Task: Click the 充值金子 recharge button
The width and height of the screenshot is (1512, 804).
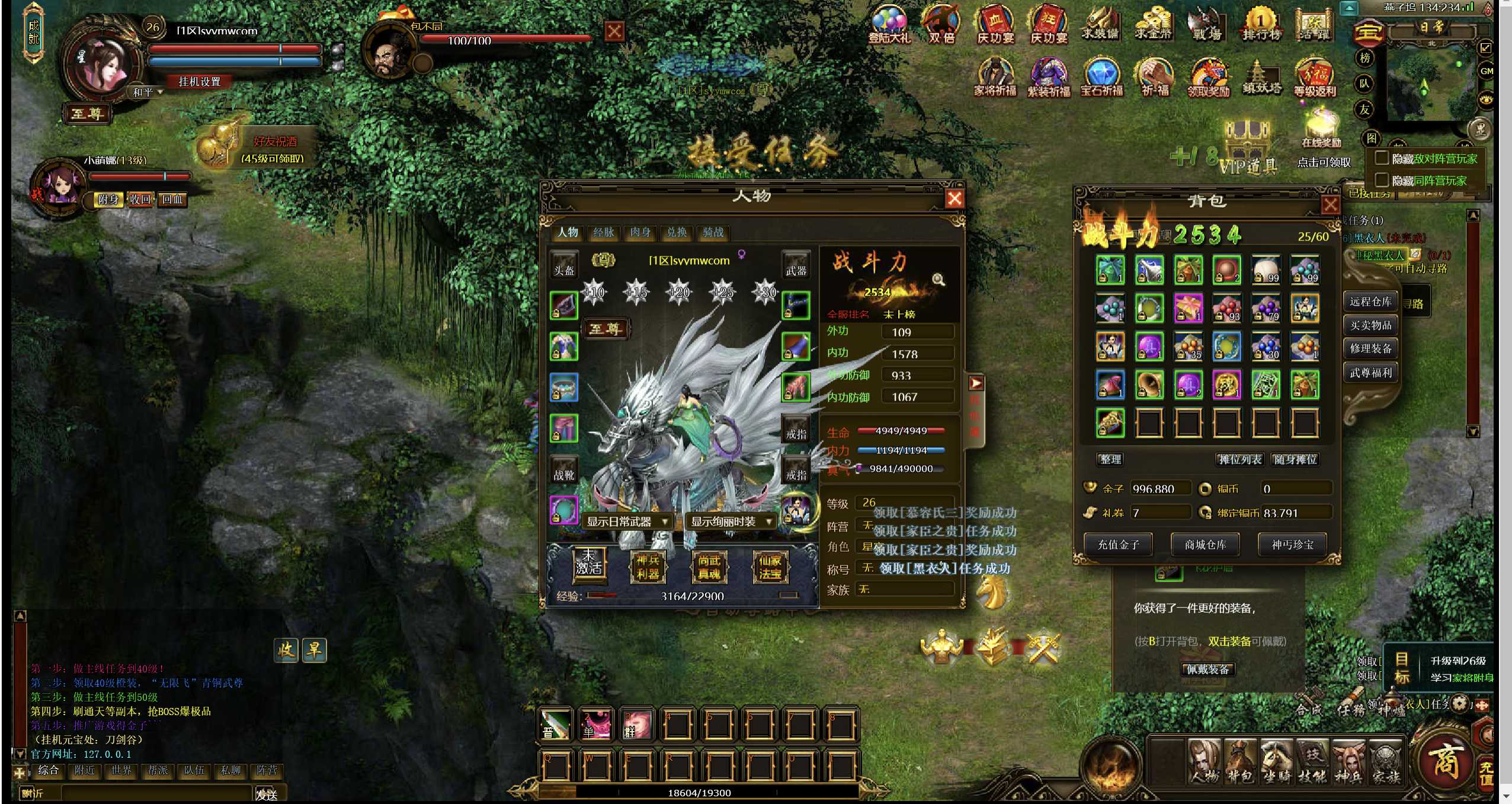Action: coord(1118,544)
